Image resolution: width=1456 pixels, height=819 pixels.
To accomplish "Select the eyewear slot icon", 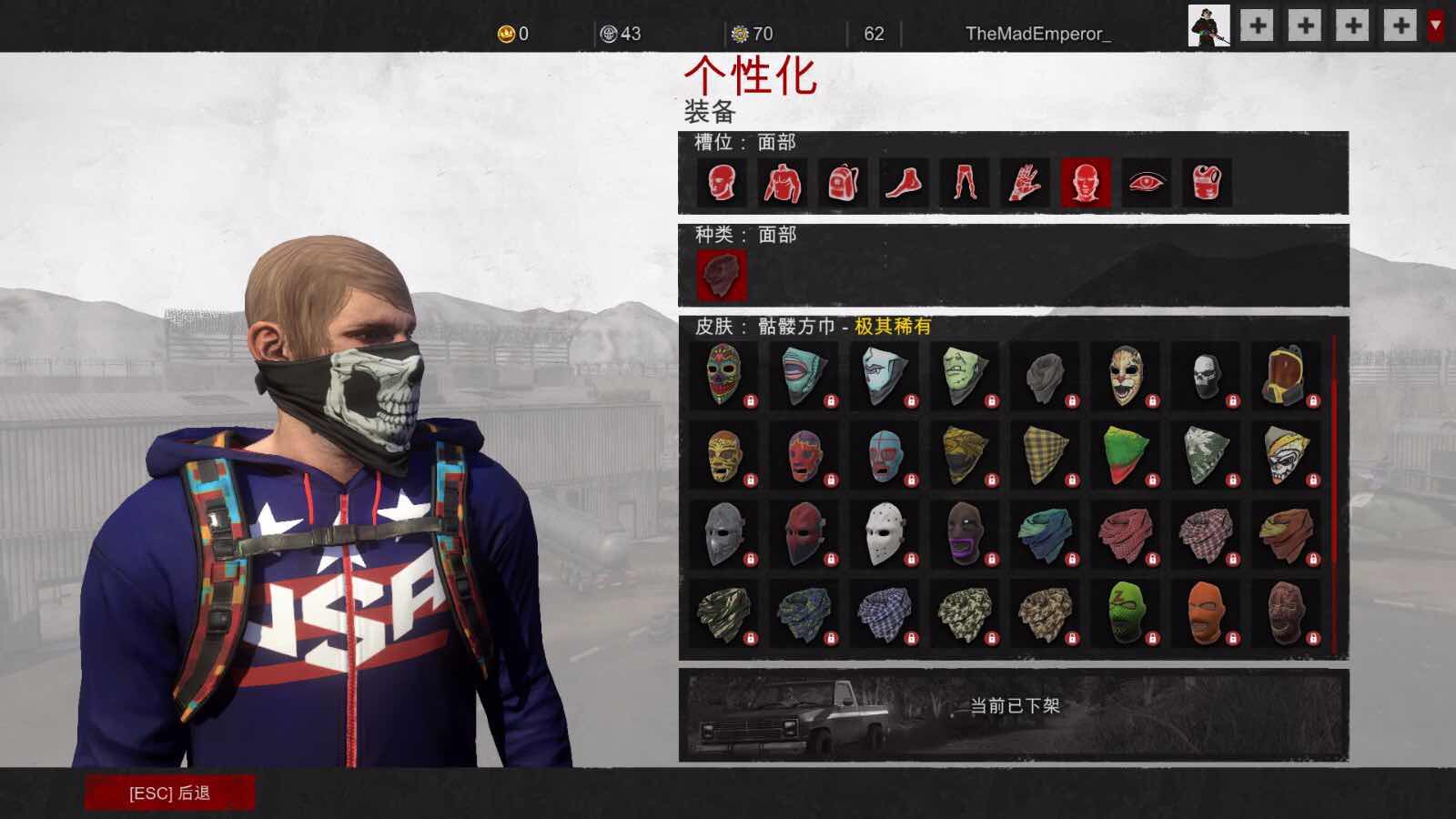I will pyautogui.click(x=1145, y=183).
